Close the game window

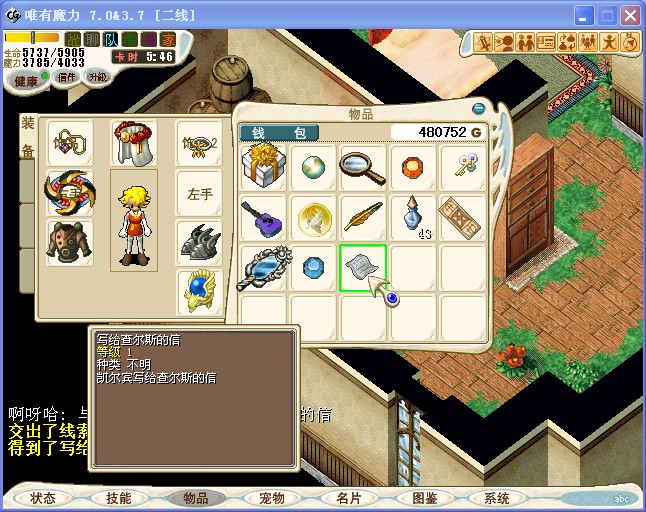[630, 16]
